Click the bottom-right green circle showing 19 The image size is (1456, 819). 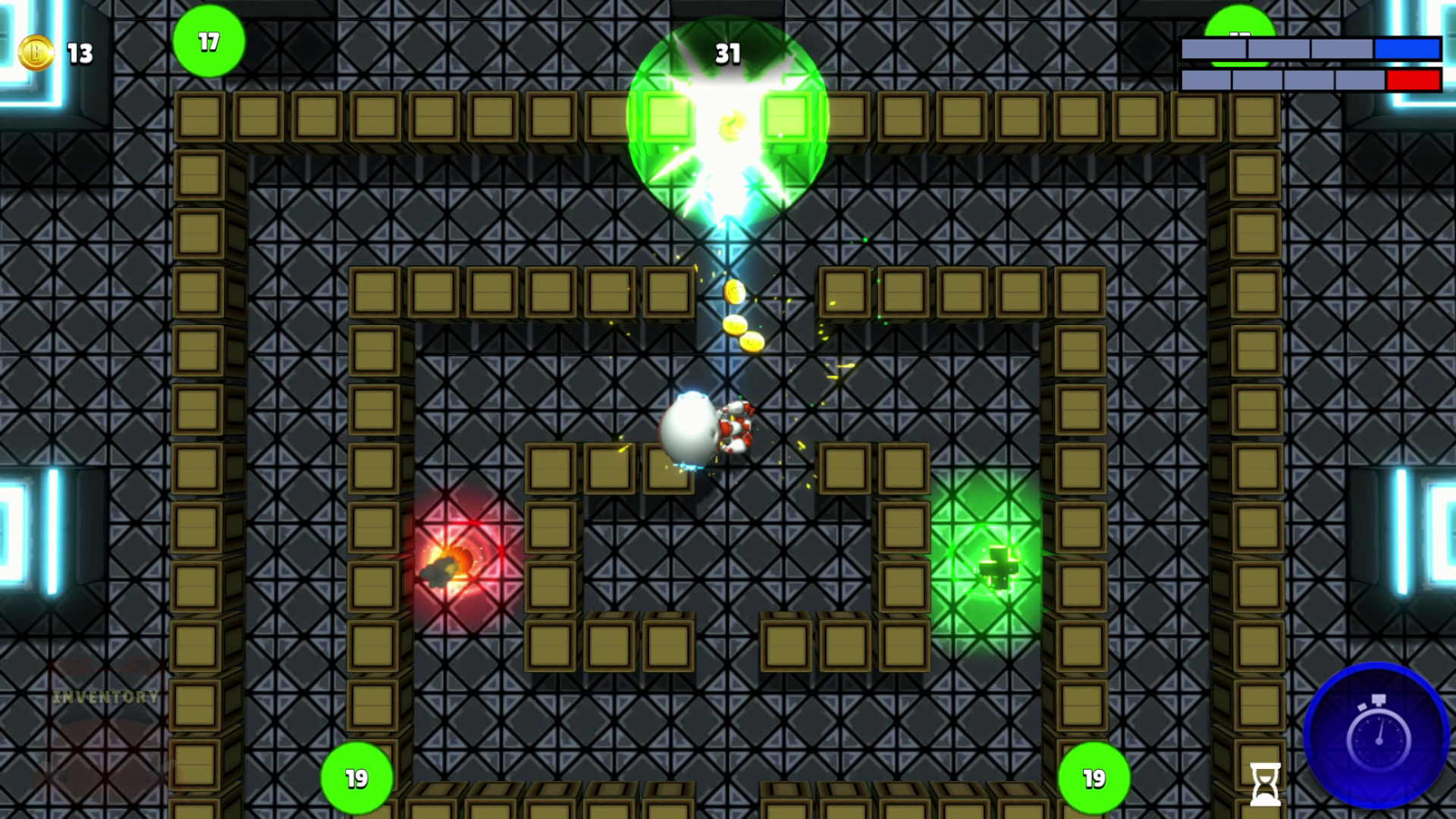point(1093,778)
